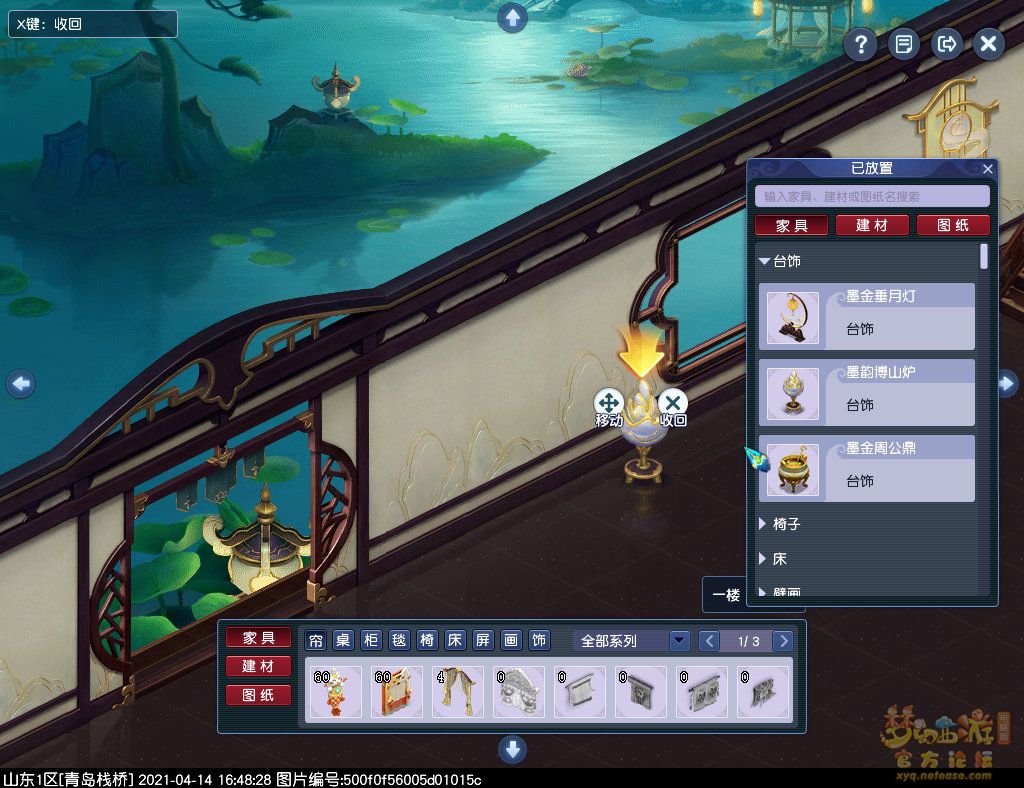Viewport: 1024px width, 788px height.
Task: Pan the view with the top arrow
Action: [512, 17]
